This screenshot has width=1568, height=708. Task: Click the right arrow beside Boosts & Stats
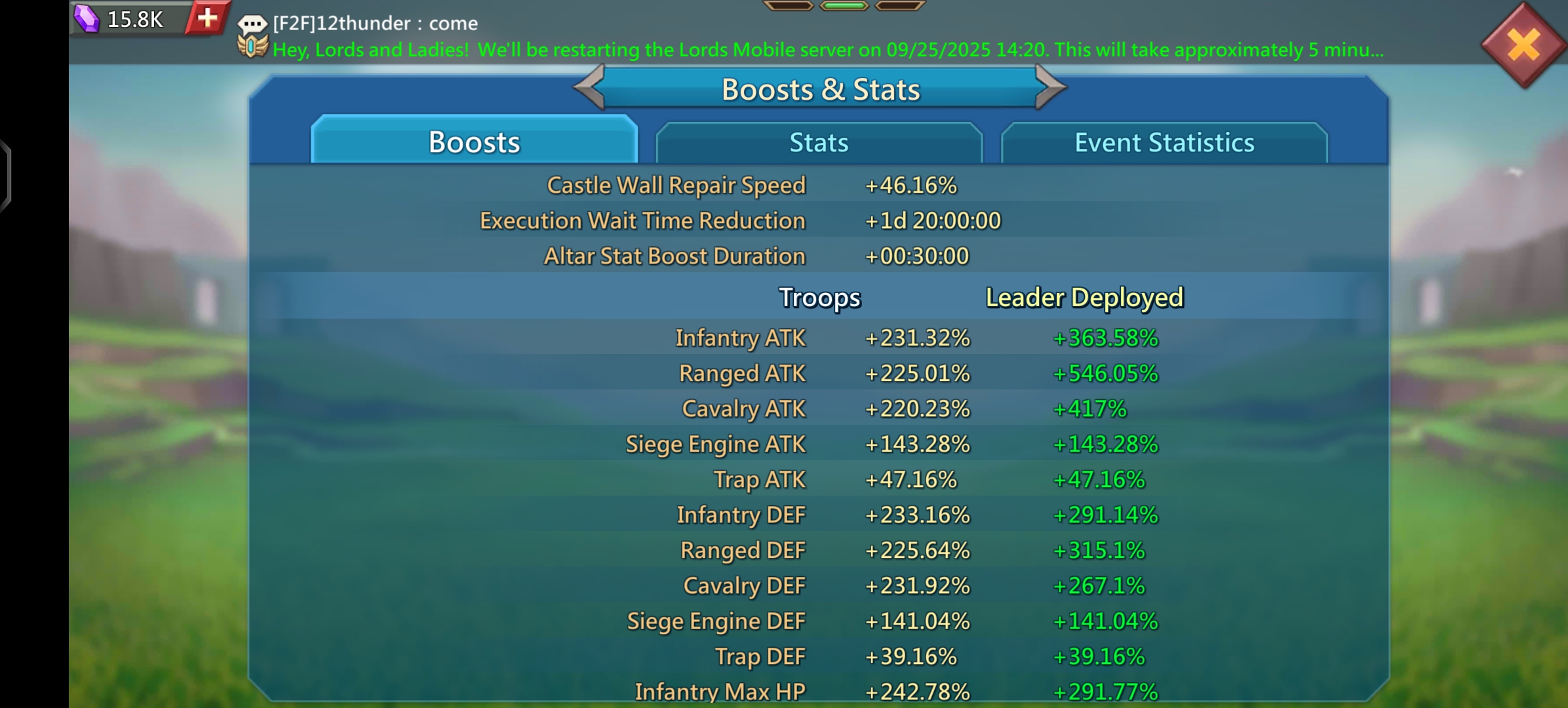(x=1051, y=87)
